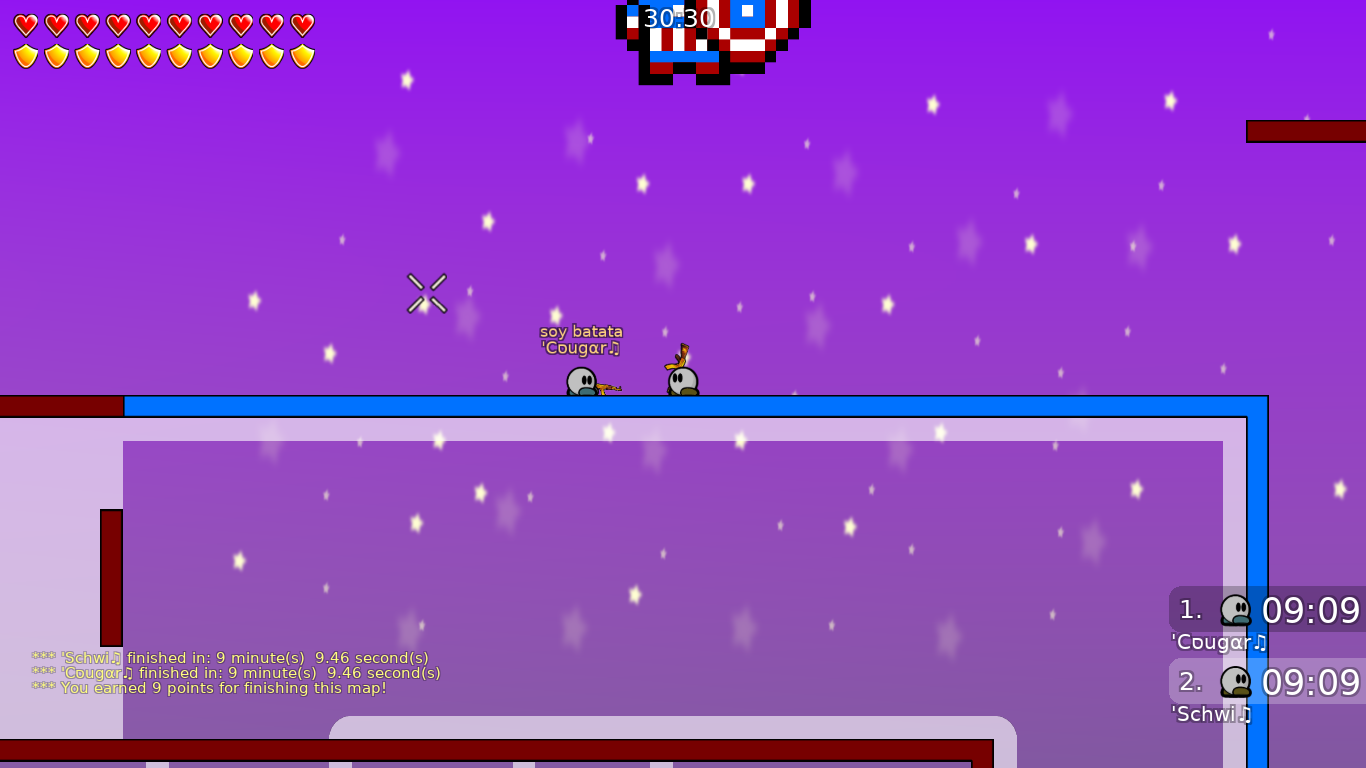The height and width of the screenshot is (768, 1366).
Task: Click the crosshair reticle on screen
Action: click(x=427, y=290)
